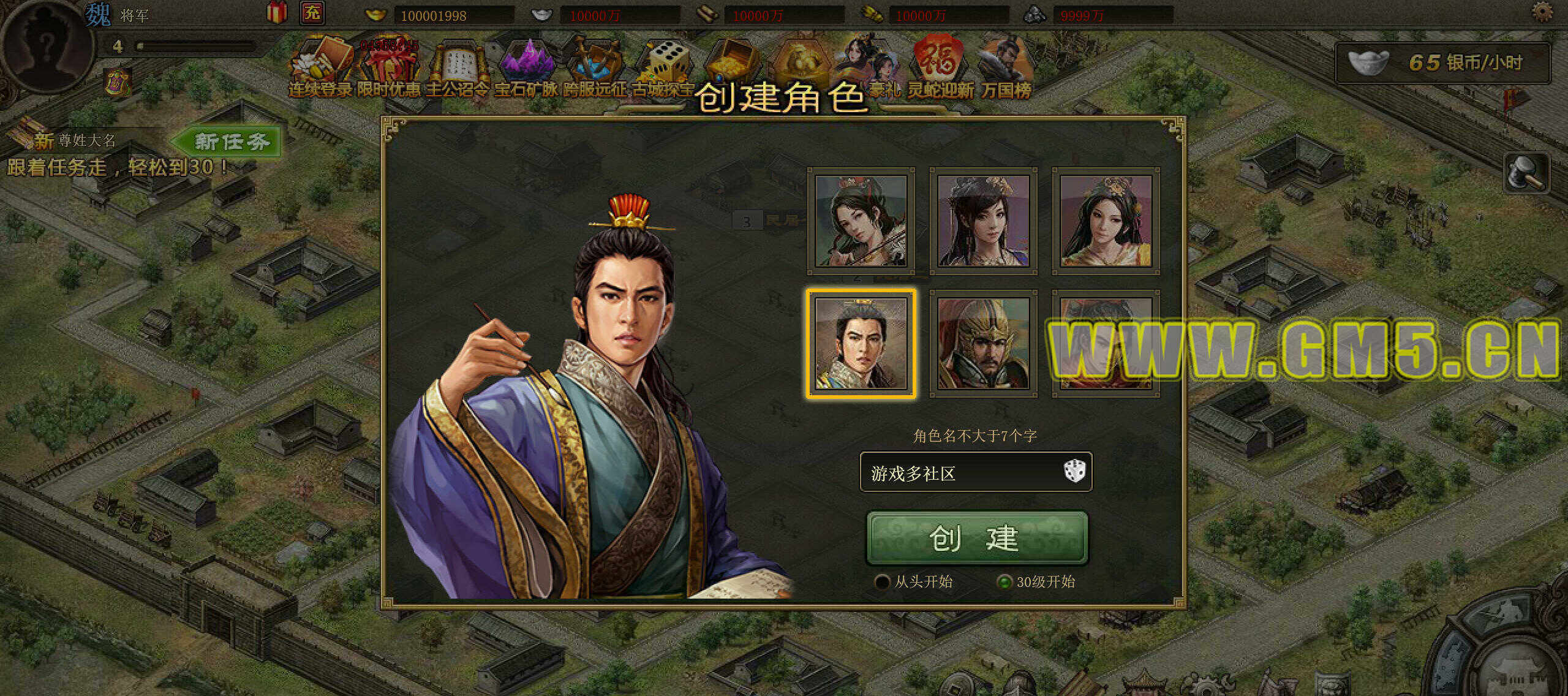Pick the female archer portrait with bow
Viewport: 1568px width, 696px height.
pos(861,221)
